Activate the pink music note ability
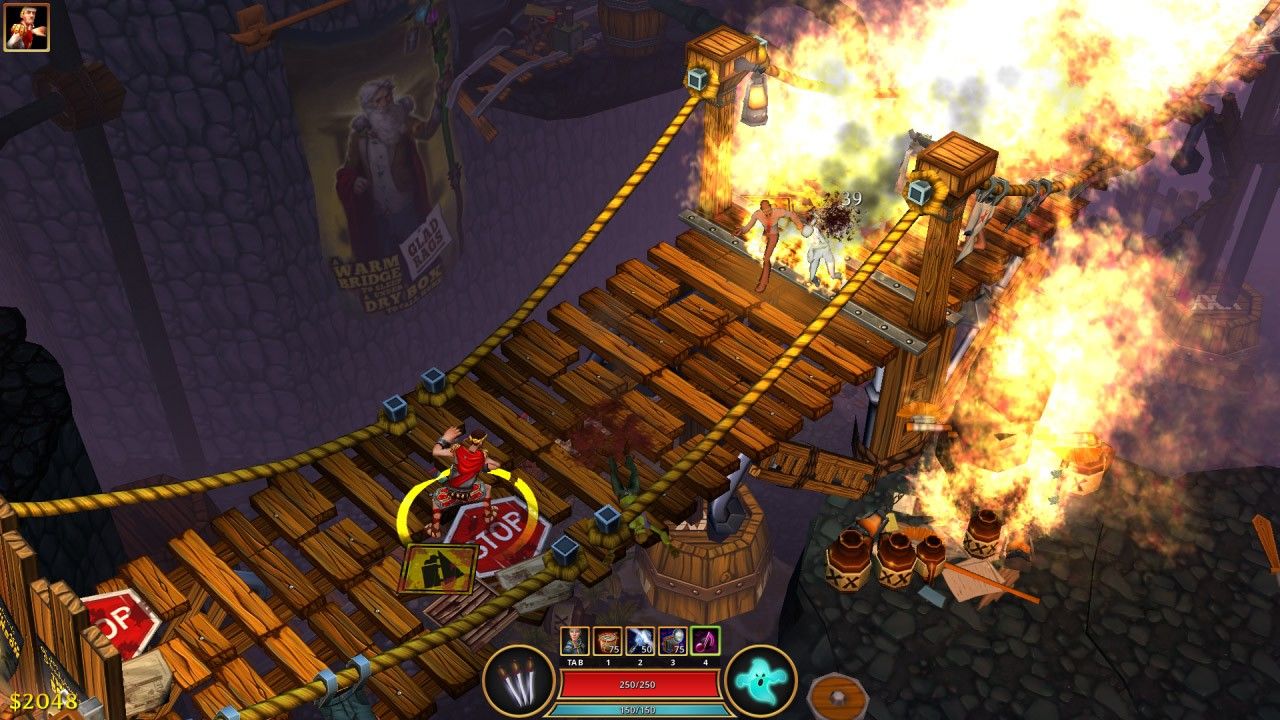 coord(706,641)
